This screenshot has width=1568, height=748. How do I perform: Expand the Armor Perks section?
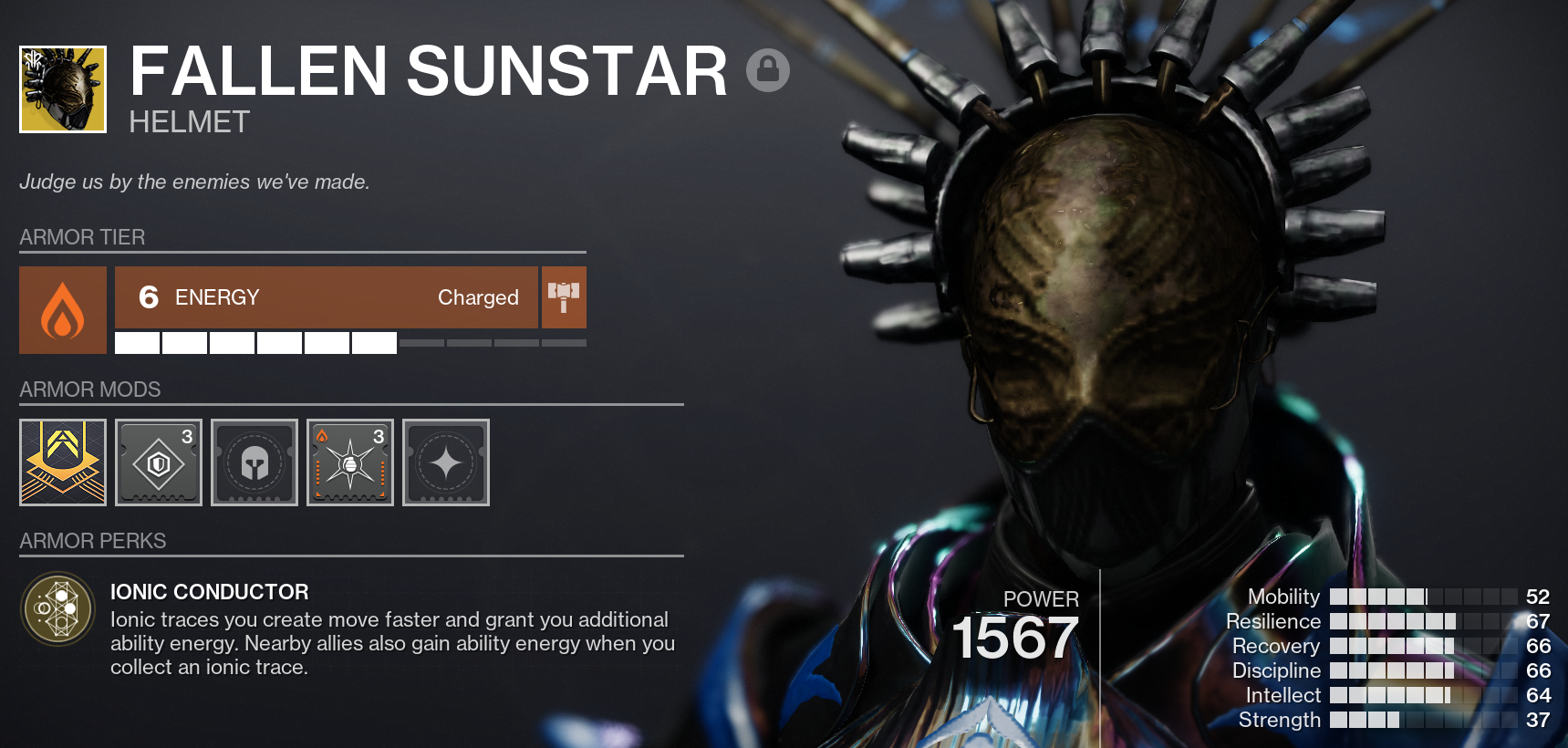(x=92, y=540)
